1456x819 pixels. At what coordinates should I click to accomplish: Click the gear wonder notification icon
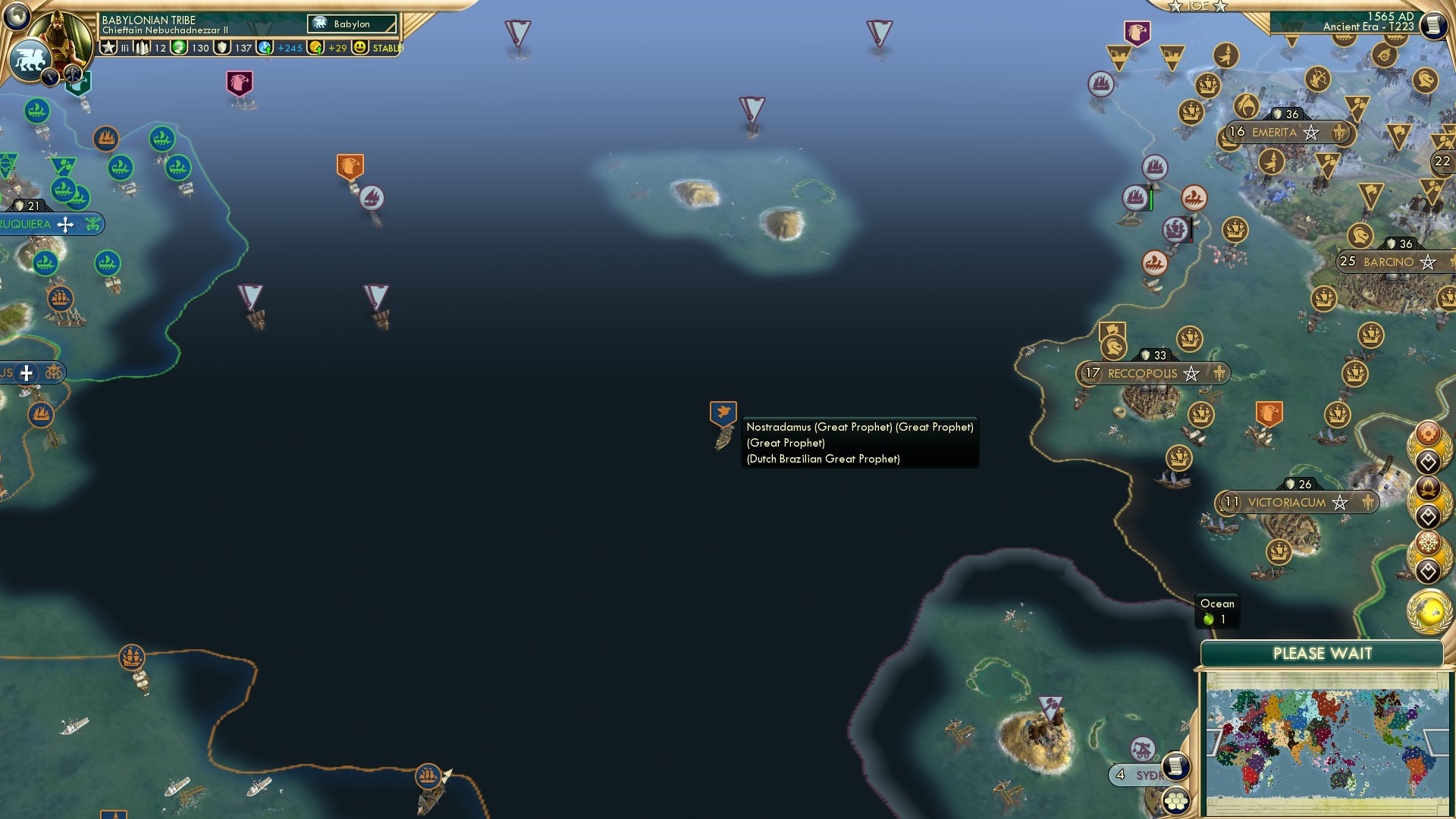tap(1429, 434)
